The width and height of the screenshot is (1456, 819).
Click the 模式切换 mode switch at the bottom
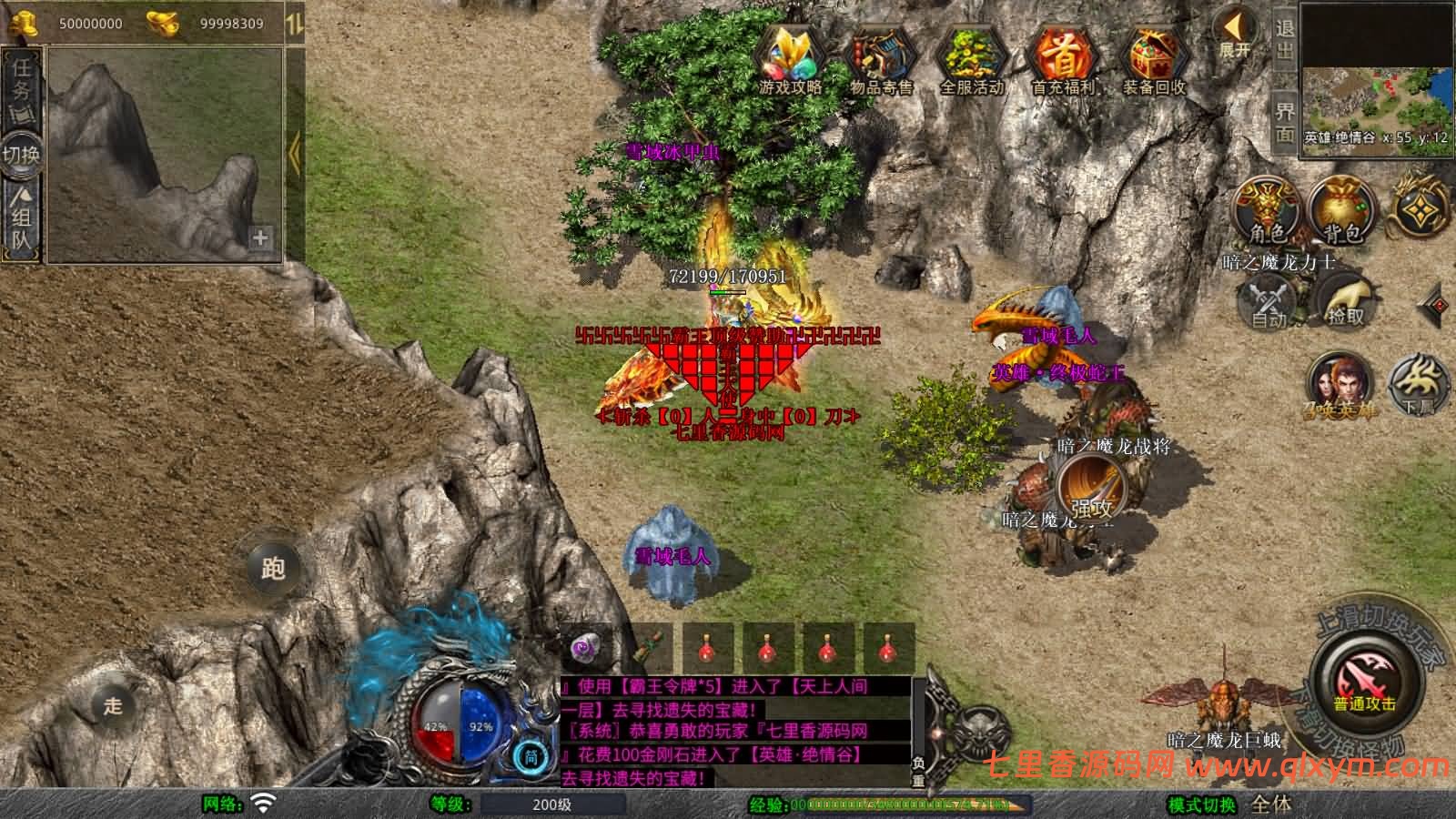pos(1203,804)
